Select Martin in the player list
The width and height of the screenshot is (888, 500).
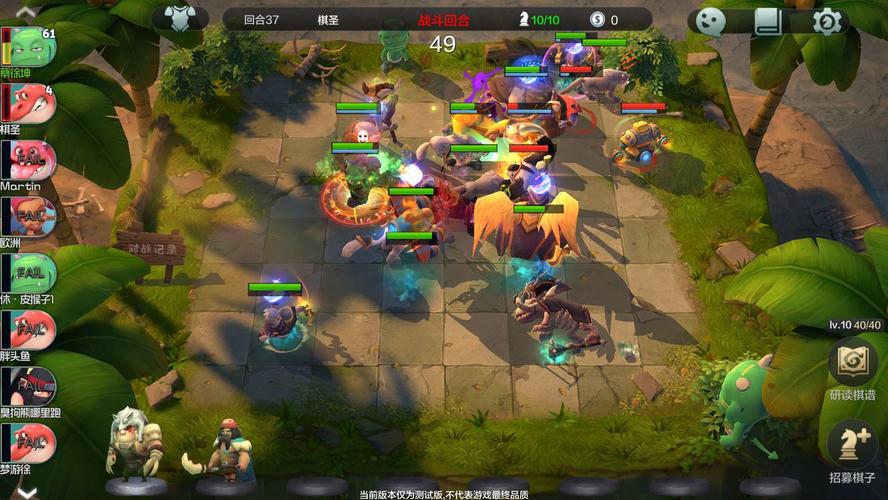point(28,160)
